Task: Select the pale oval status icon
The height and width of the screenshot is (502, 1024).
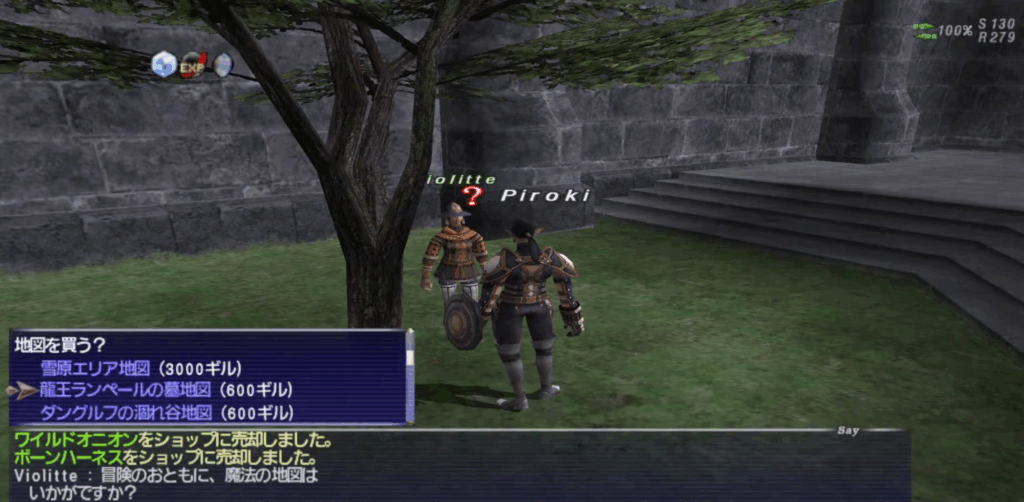Action: [222, 65]
